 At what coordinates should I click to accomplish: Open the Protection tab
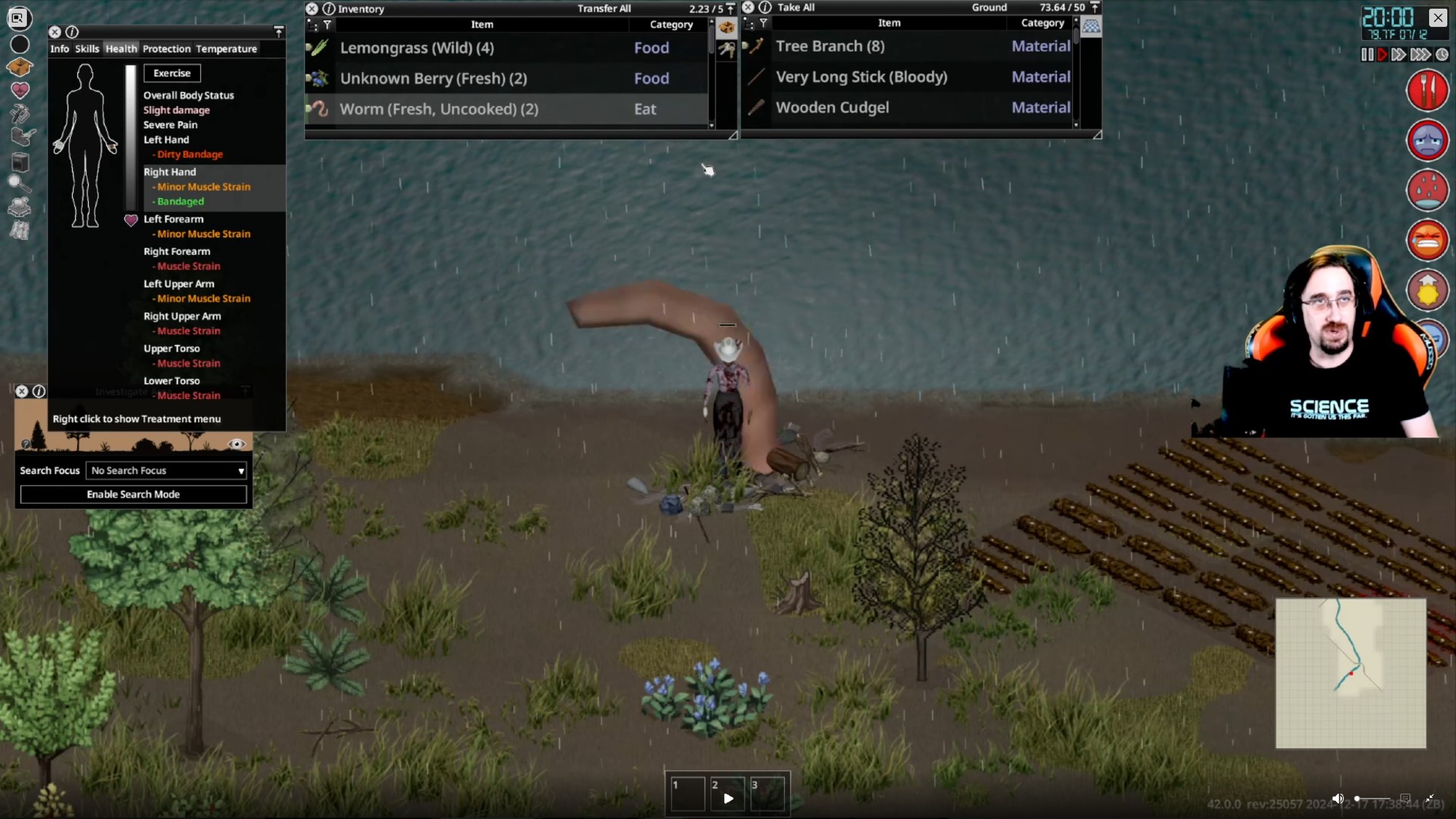pyautogui.click(x=166, y=49)
